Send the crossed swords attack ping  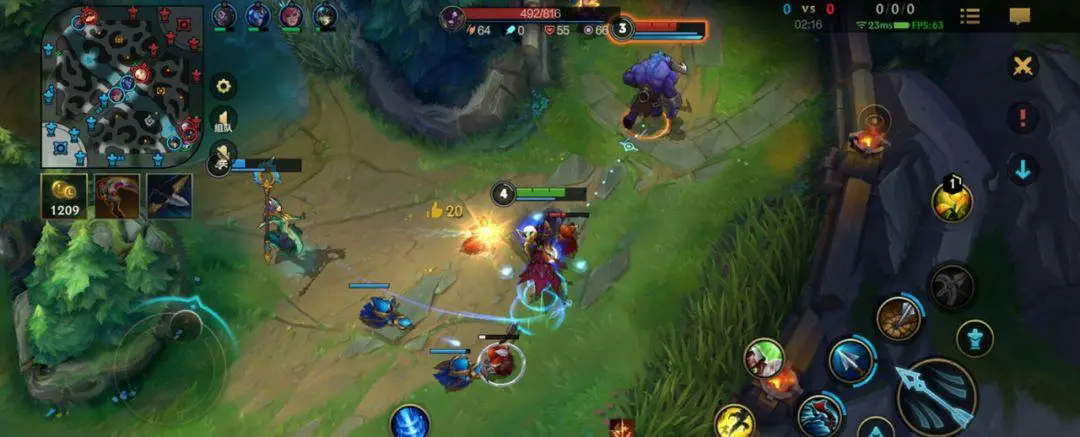[1022, 67]
